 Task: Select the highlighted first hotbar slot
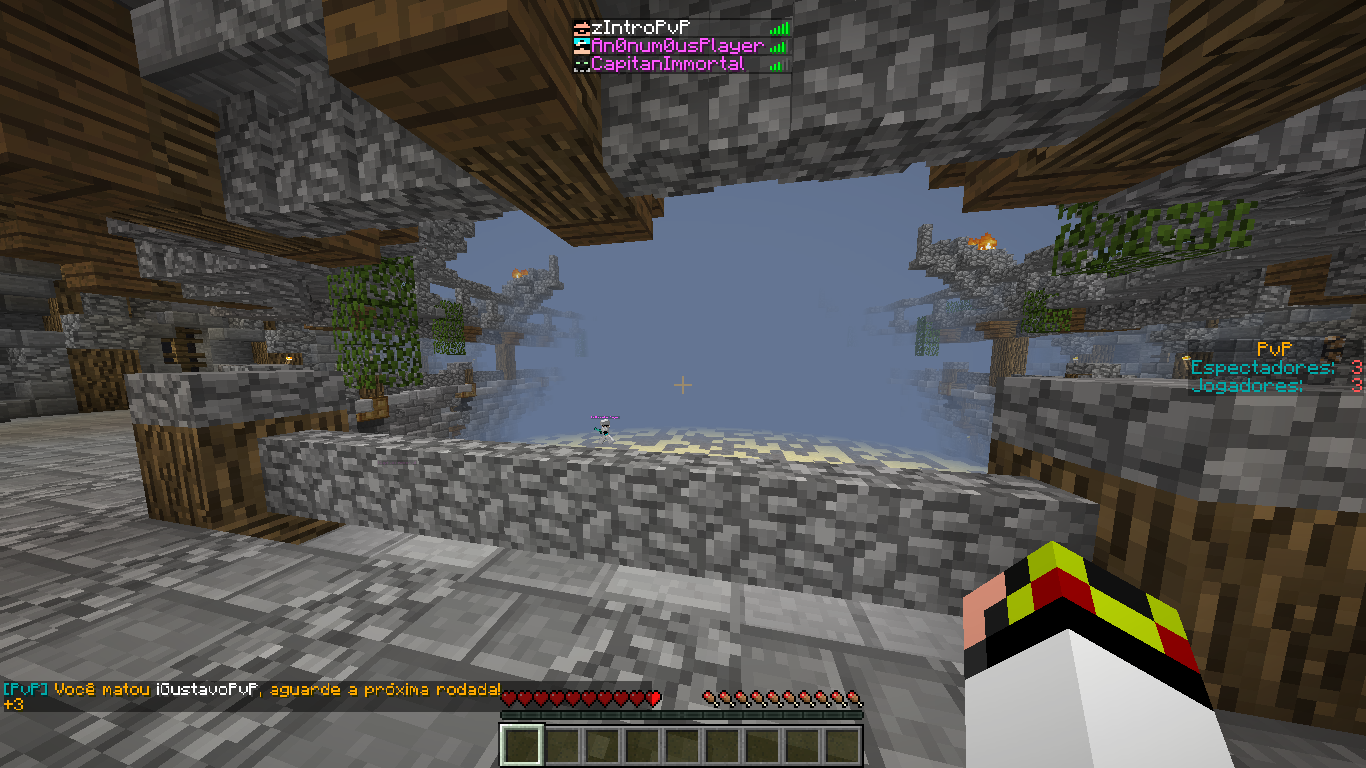(x=522, y=745)
